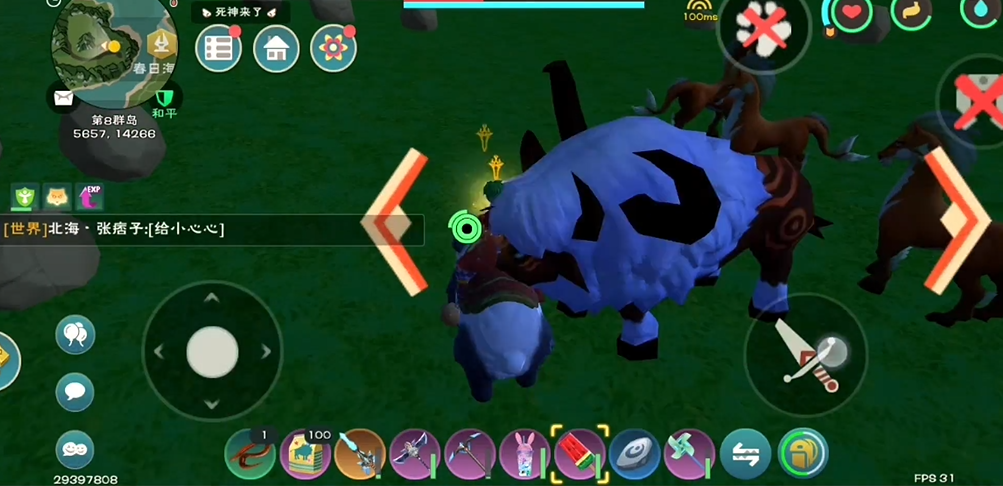Viewport: 1003px width, 486px height.
Task: Open the mail envelope icon
Action: point(63,97)
